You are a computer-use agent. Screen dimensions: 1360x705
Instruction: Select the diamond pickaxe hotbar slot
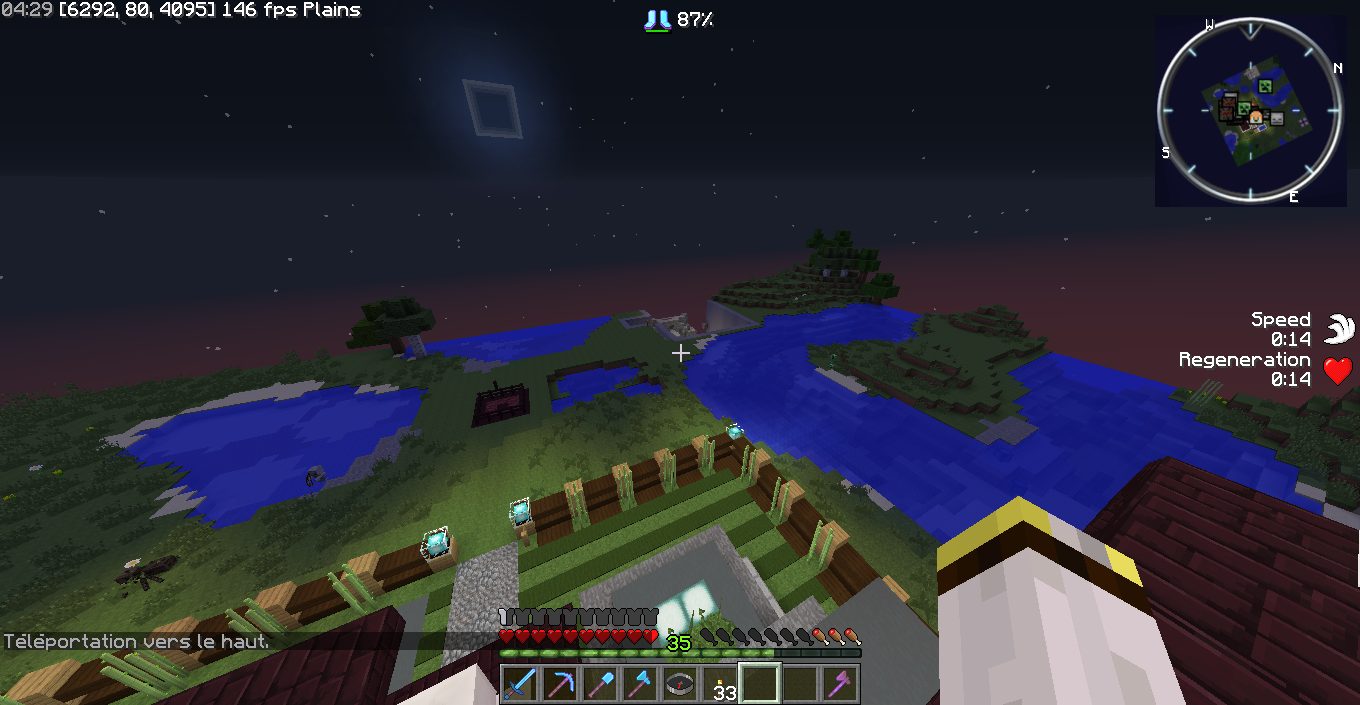[560, 684]
